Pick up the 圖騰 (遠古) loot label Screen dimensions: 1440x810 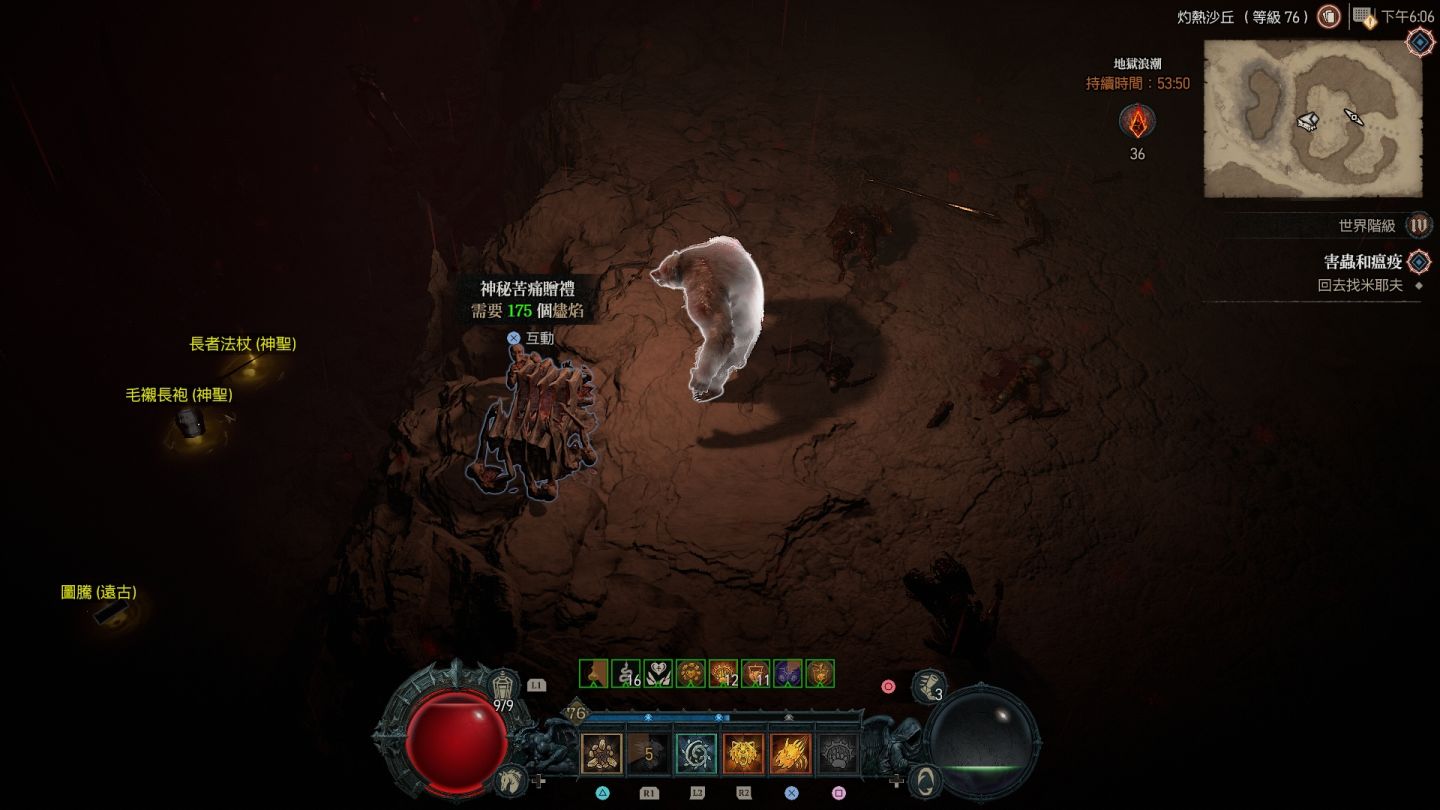click(x=99, y=592)
